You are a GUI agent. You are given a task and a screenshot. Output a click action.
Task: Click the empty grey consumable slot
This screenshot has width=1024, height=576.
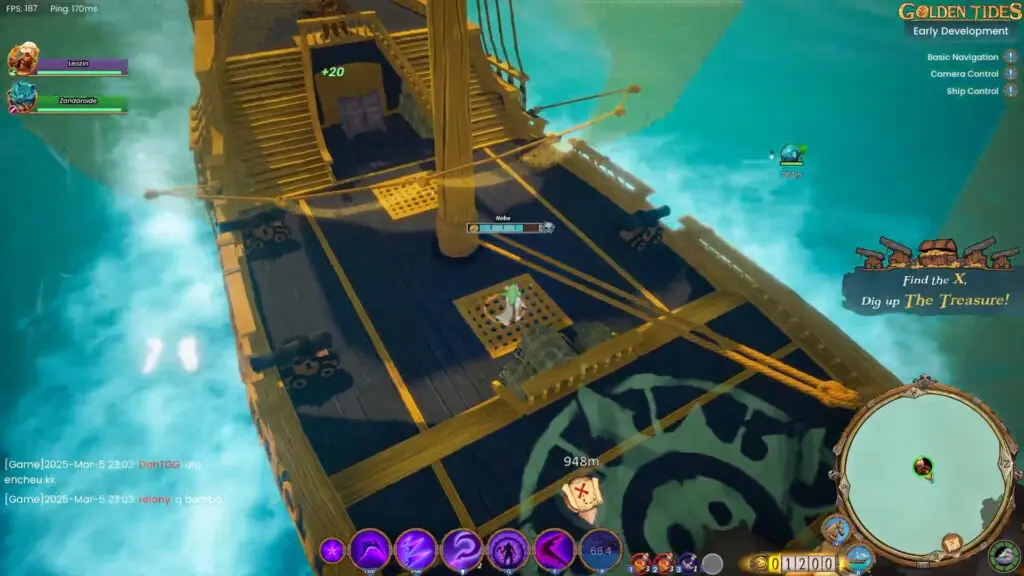point(712,563)
